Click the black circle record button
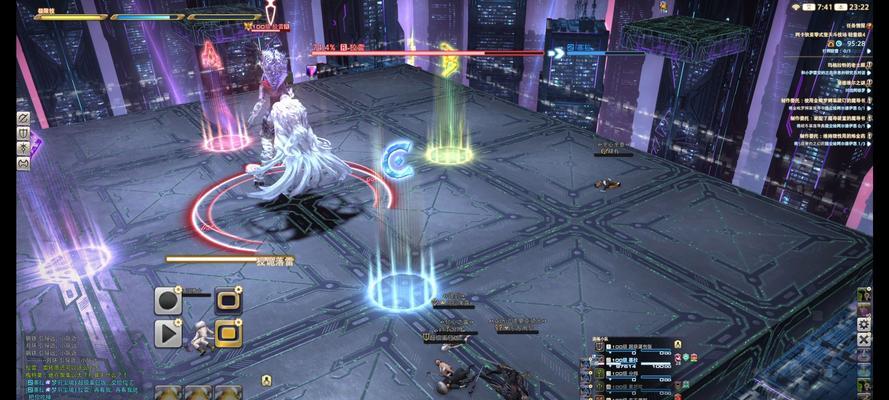The height and width of the screenshot is (400, 889). coord(167,300)
